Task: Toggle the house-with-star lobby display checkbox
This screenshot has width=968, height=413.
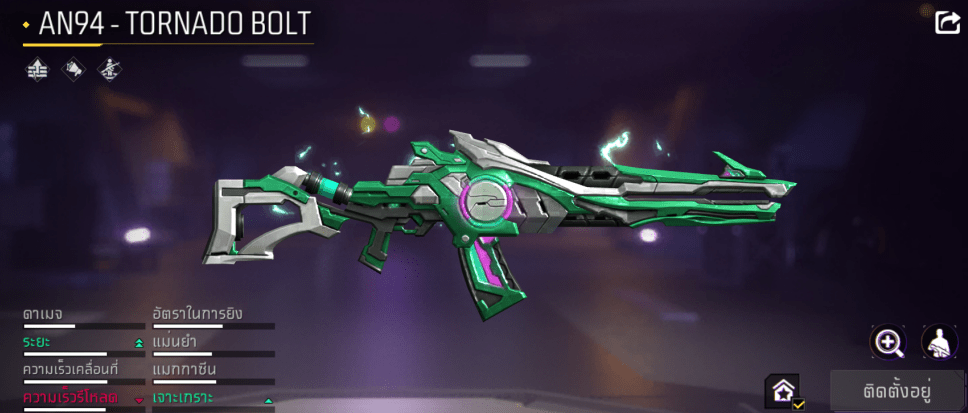Action: [782, 391]
